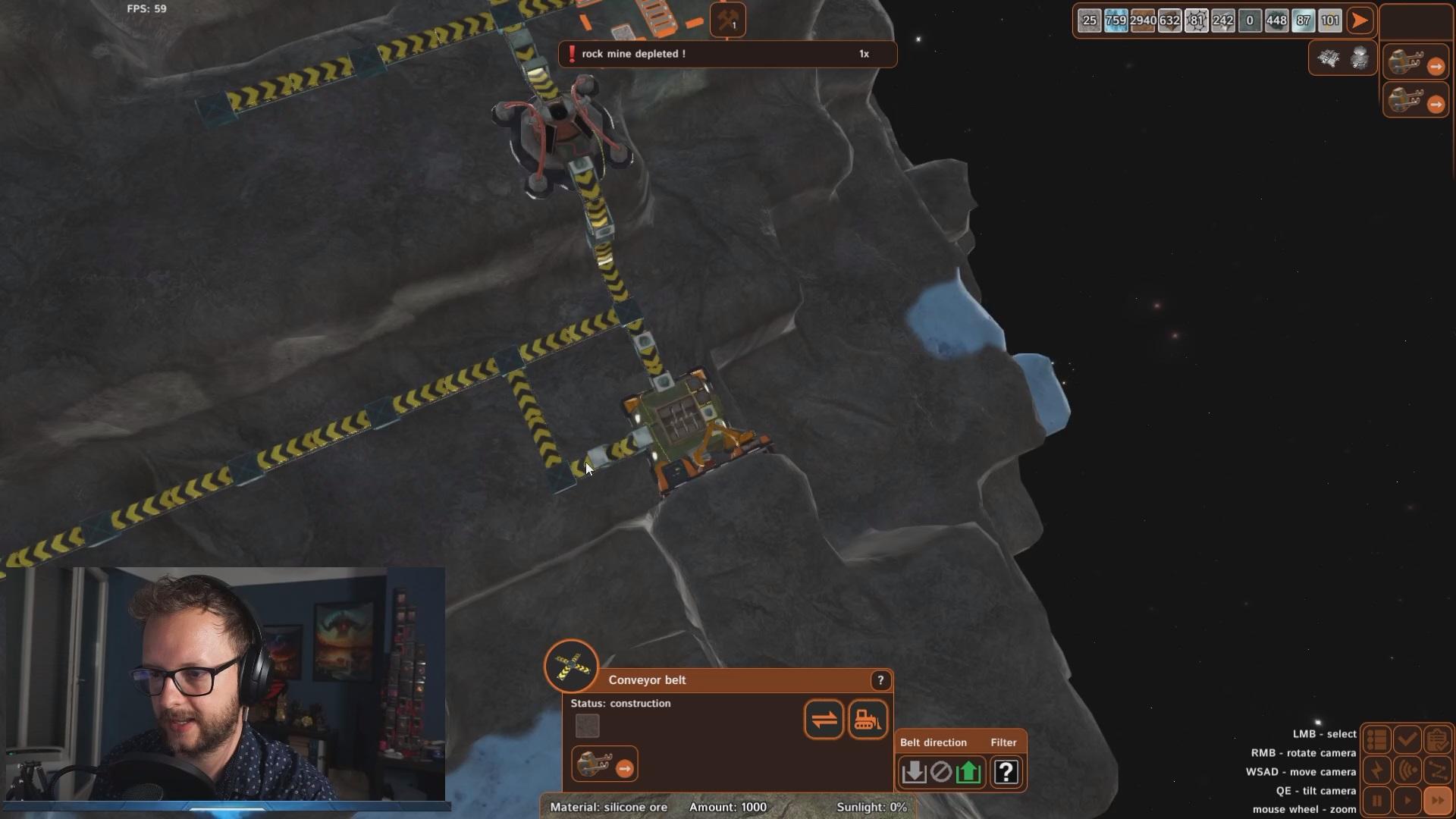The height and width of the screenshot is (819, 1456).
Task: Dismiss the rock mine depleted notification
Action: [726, 54]
